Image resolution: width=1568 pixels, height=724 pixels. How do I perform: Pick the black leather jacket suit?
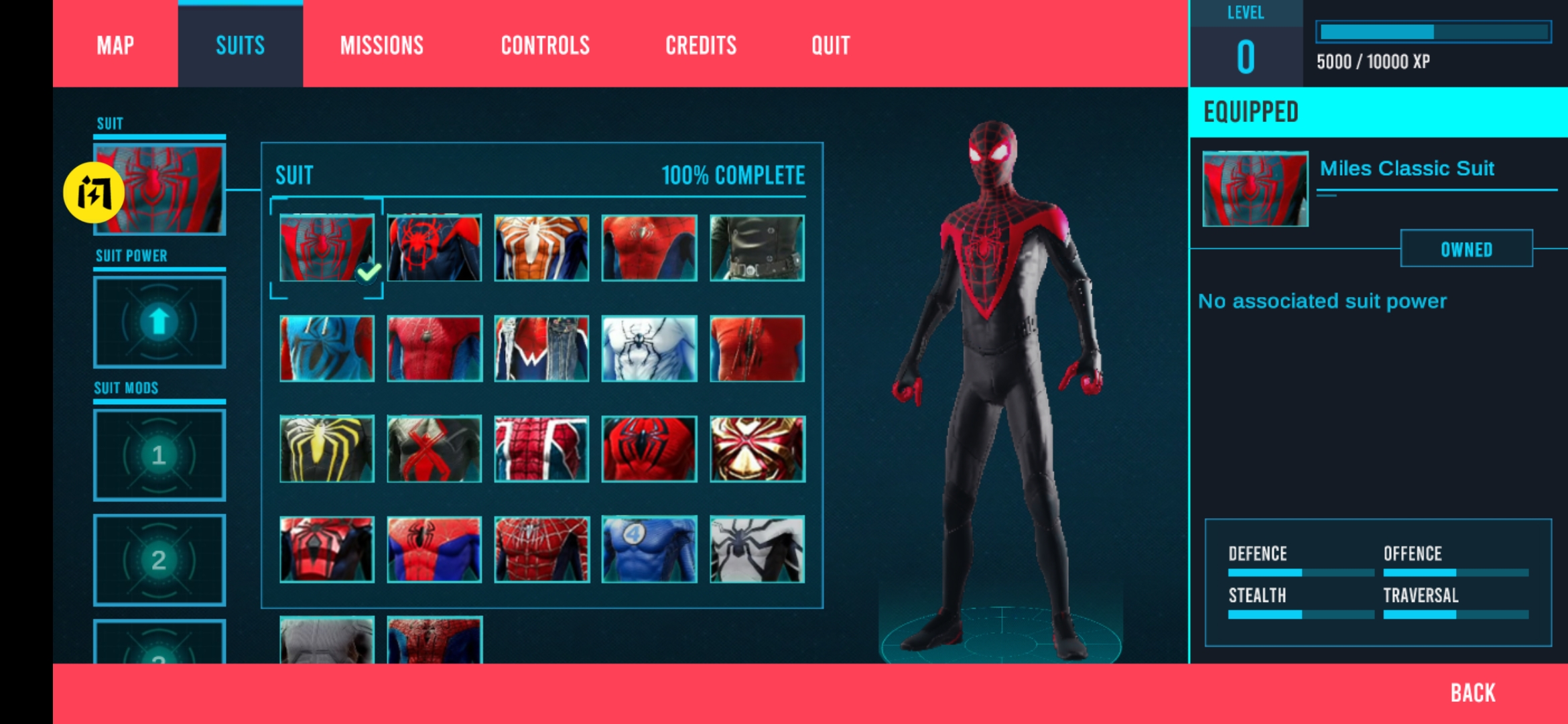[x=757, y=247]
